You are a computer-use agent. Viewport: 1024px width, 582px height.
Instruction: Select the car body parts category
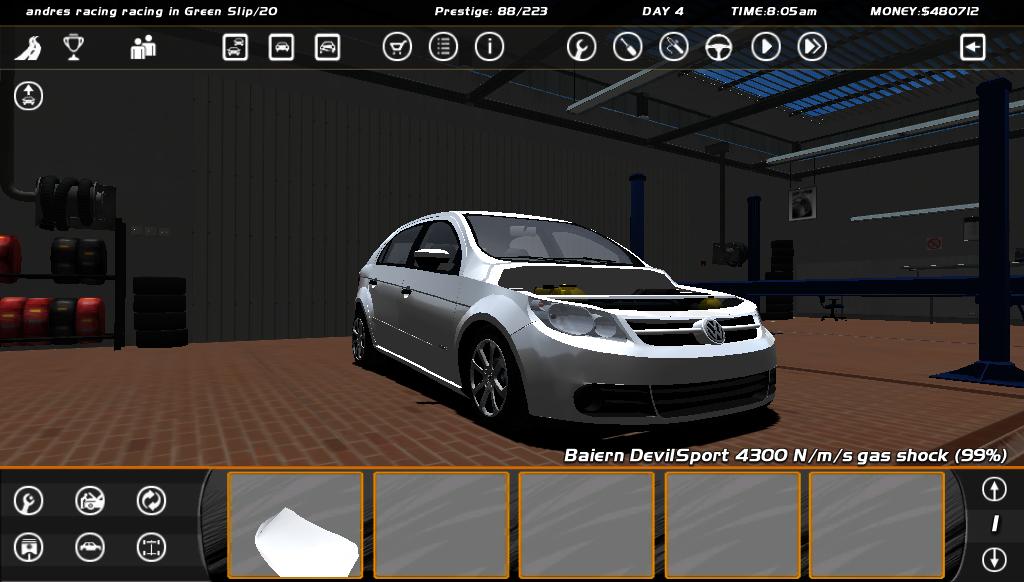pos(90,547)
